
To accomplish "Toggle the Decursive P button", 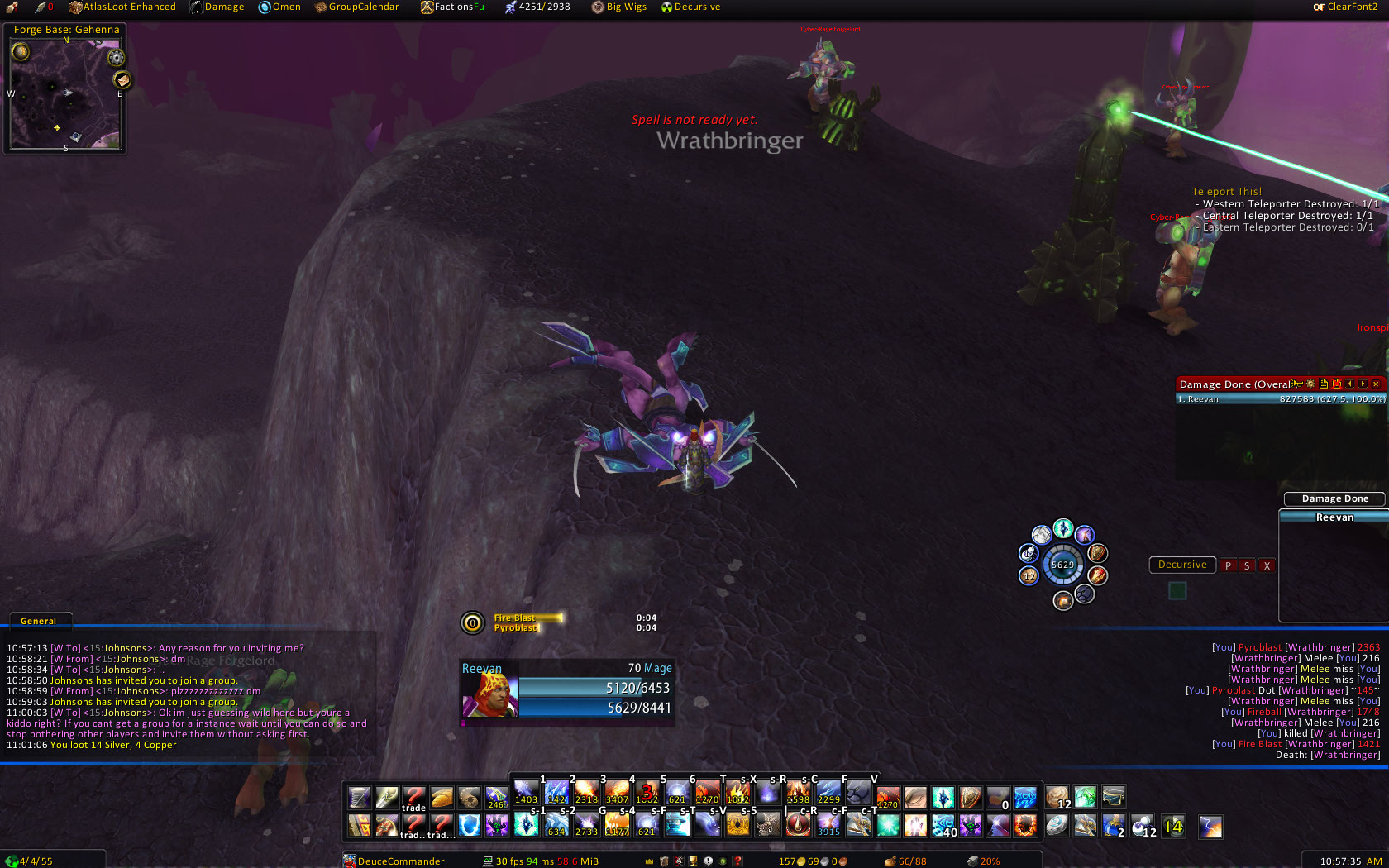I will click(x=1229, y=565).
